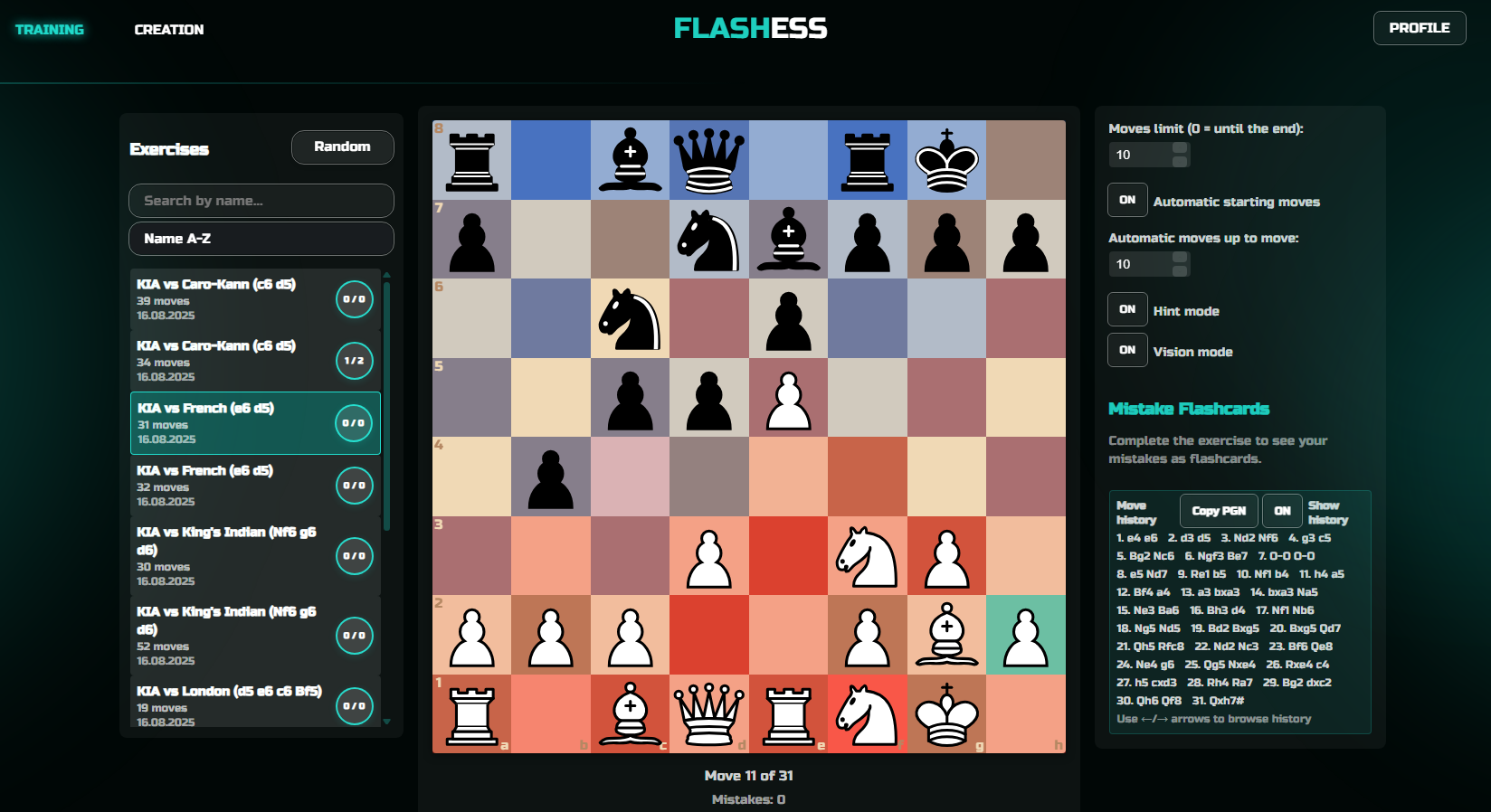Disable the Hint mode toggle
Screen dimensions: 1491x812
1127,309
